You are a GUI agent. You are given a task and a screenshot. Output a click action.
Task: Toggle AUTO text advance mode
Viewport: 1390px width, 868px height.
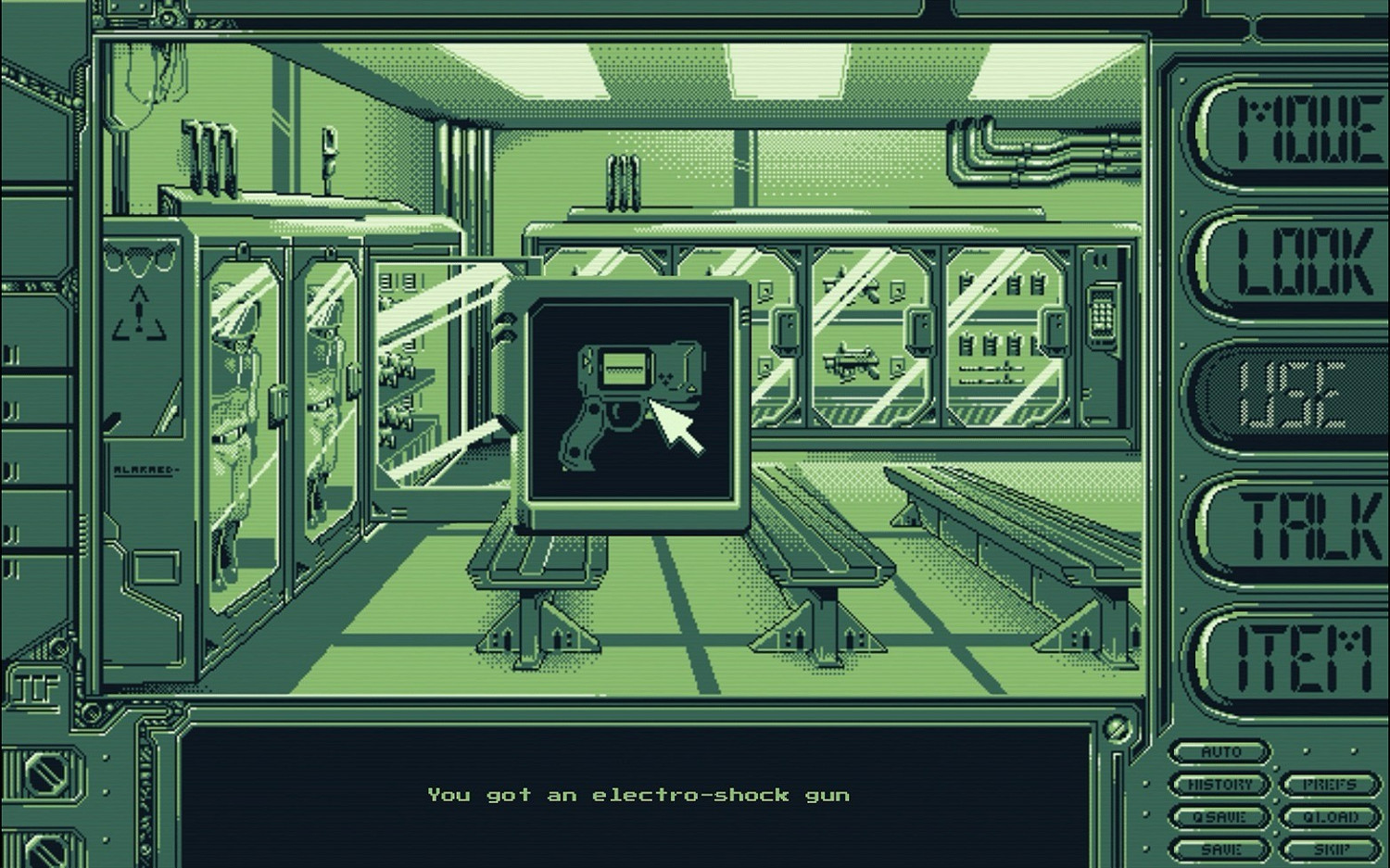(x=1219, y=751)
